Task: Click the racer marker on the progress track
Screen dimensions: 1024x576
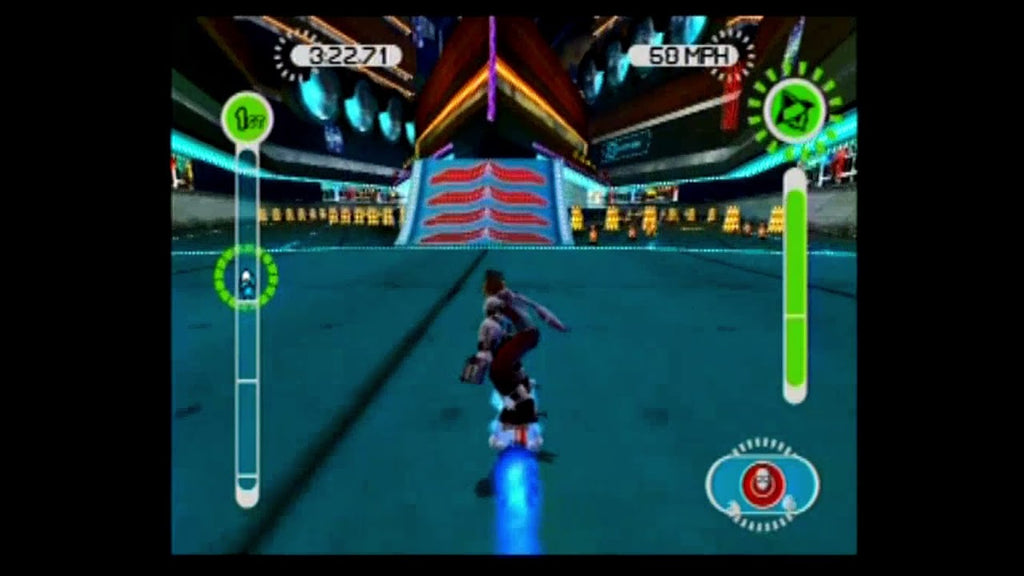Action: point(246,278)
